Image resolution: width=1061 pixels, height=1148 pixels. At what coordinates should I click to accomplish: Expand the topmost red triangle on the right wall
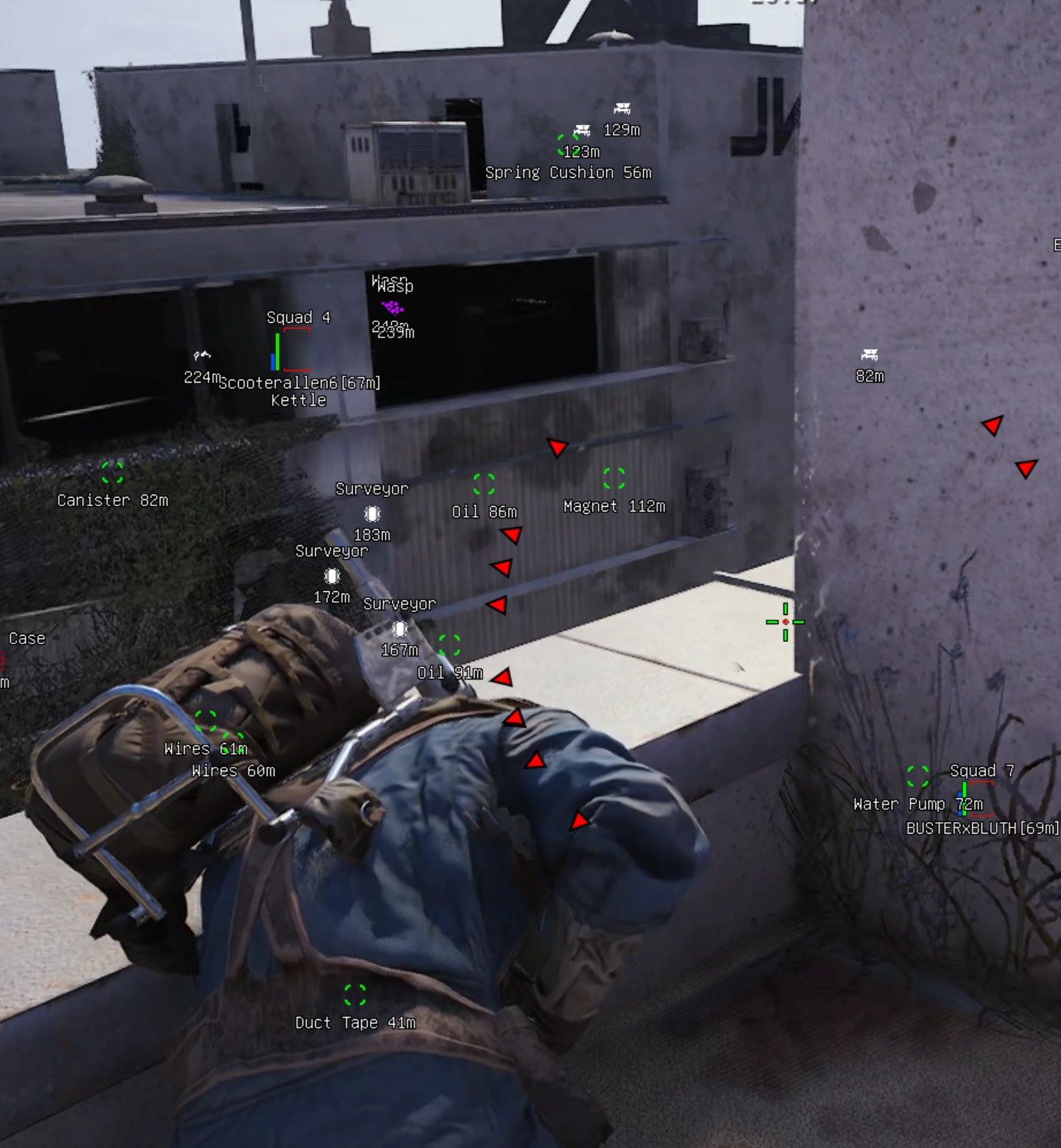click(990, 426)
